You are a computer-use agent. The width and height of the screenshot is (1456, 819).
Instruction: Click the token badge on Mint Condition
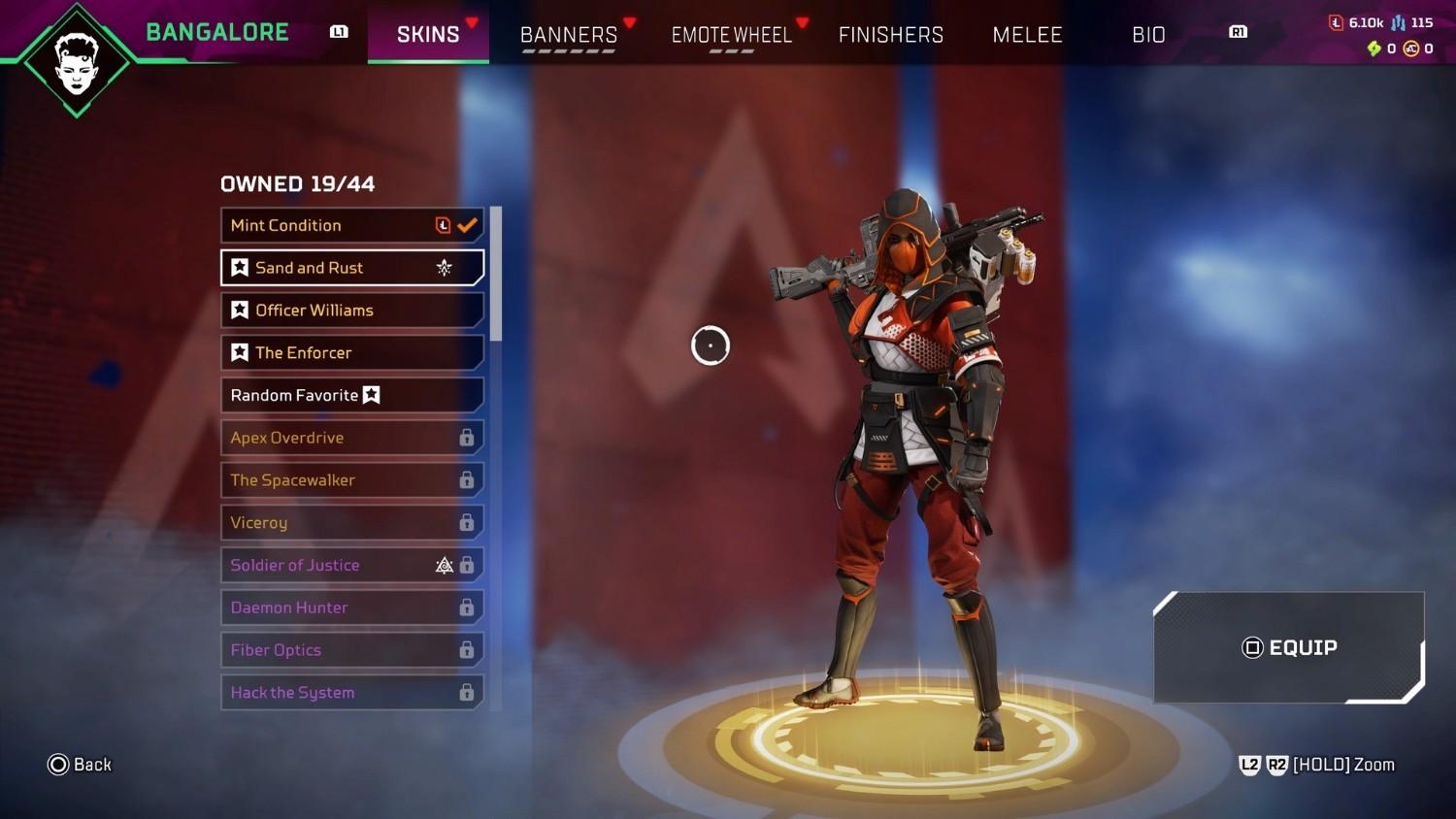442,224
